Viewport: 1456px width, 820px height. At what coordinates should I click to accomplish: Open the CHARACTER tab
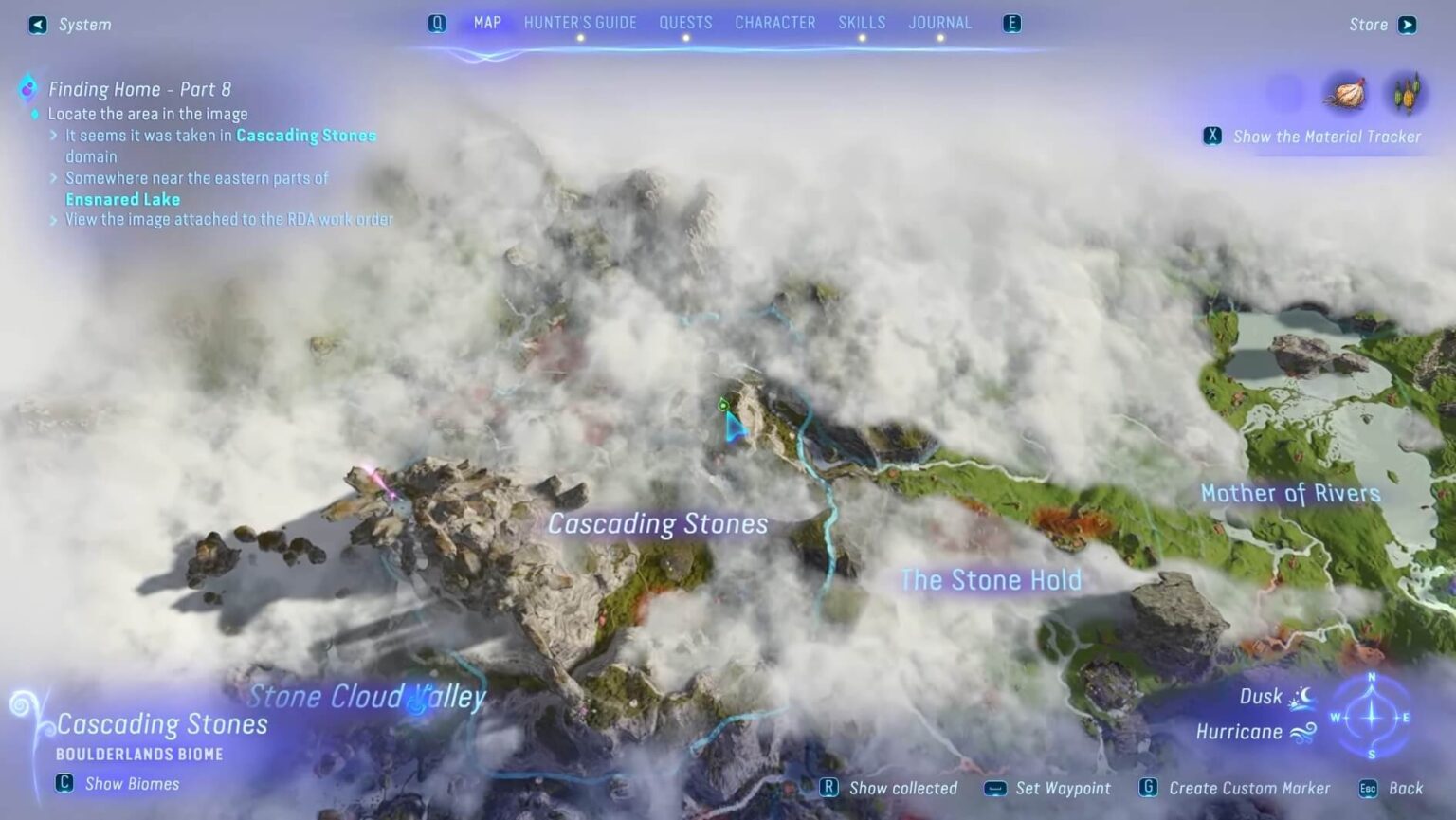pyautogui.click(x=774, y=22)
